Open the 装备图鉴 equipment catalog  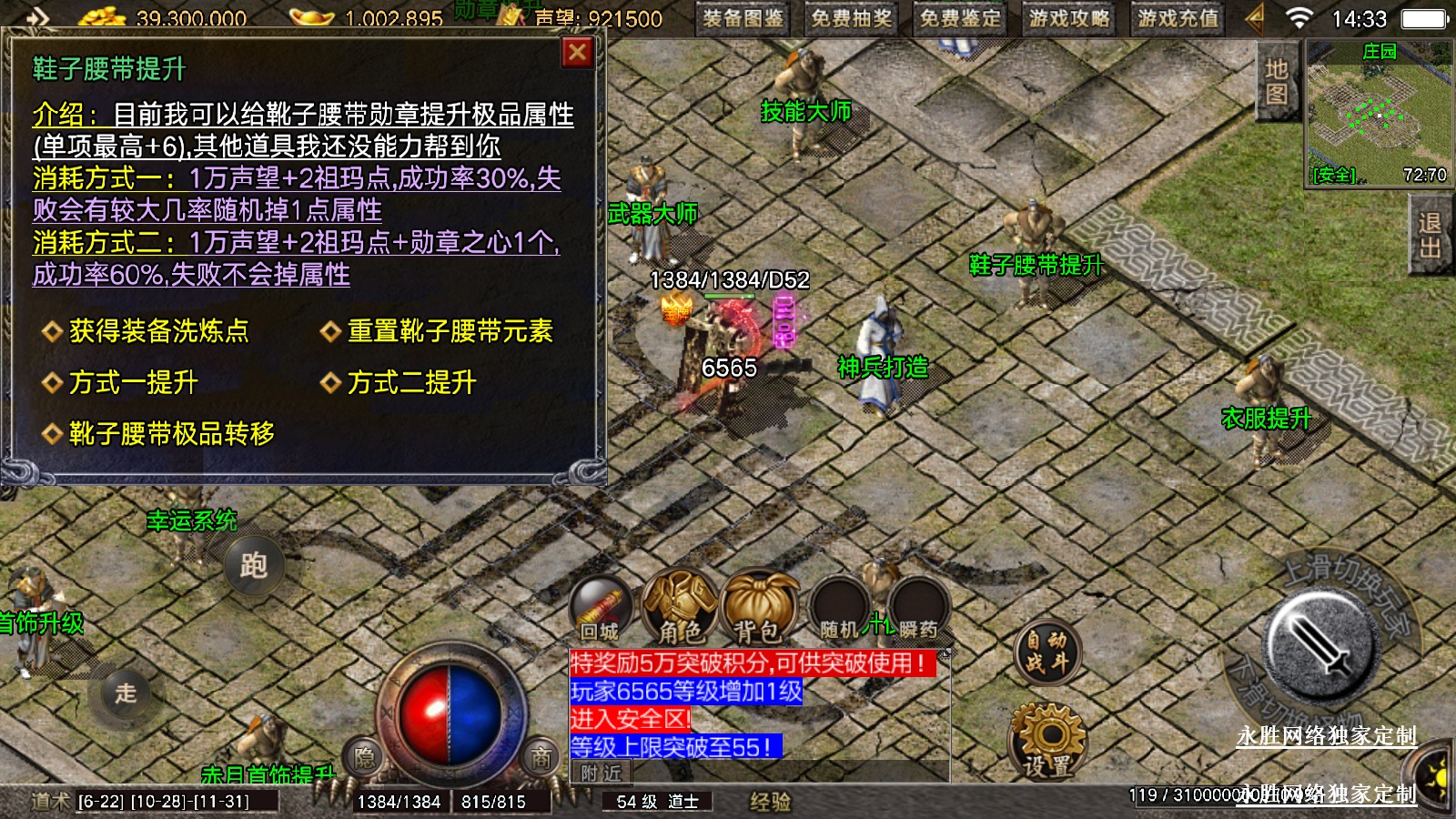coord(743,18)
